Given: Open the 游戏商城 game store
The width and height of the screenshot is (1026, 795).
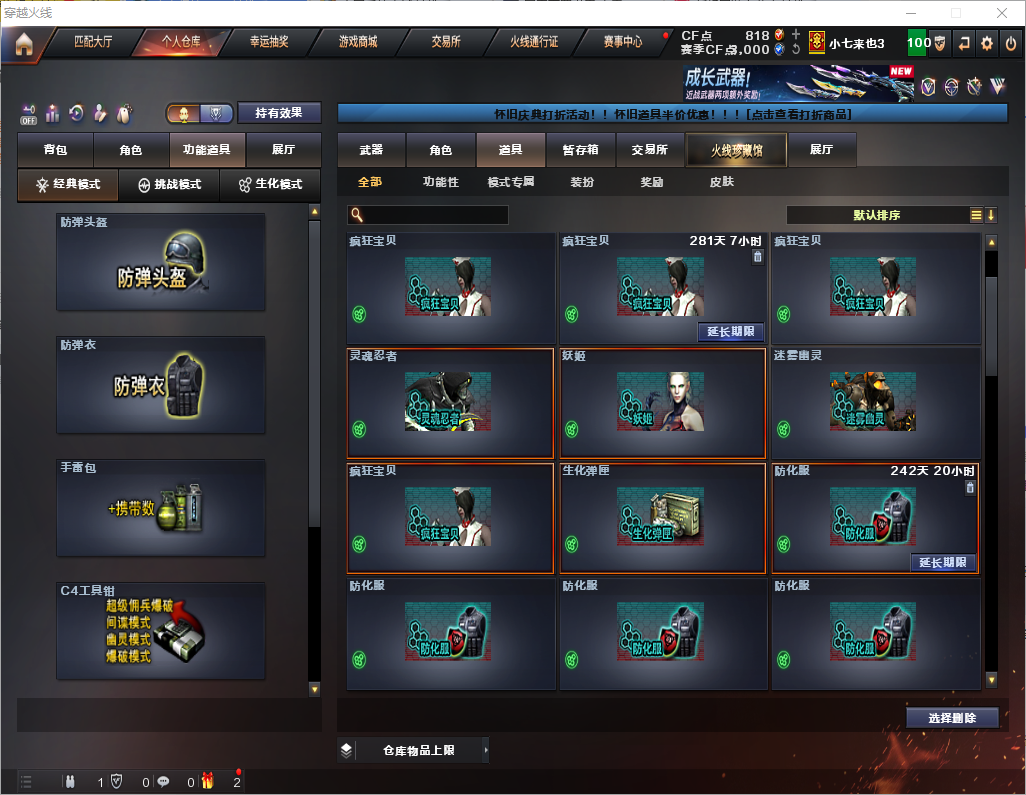Looking at the screenshot, I should coord(358,42).
